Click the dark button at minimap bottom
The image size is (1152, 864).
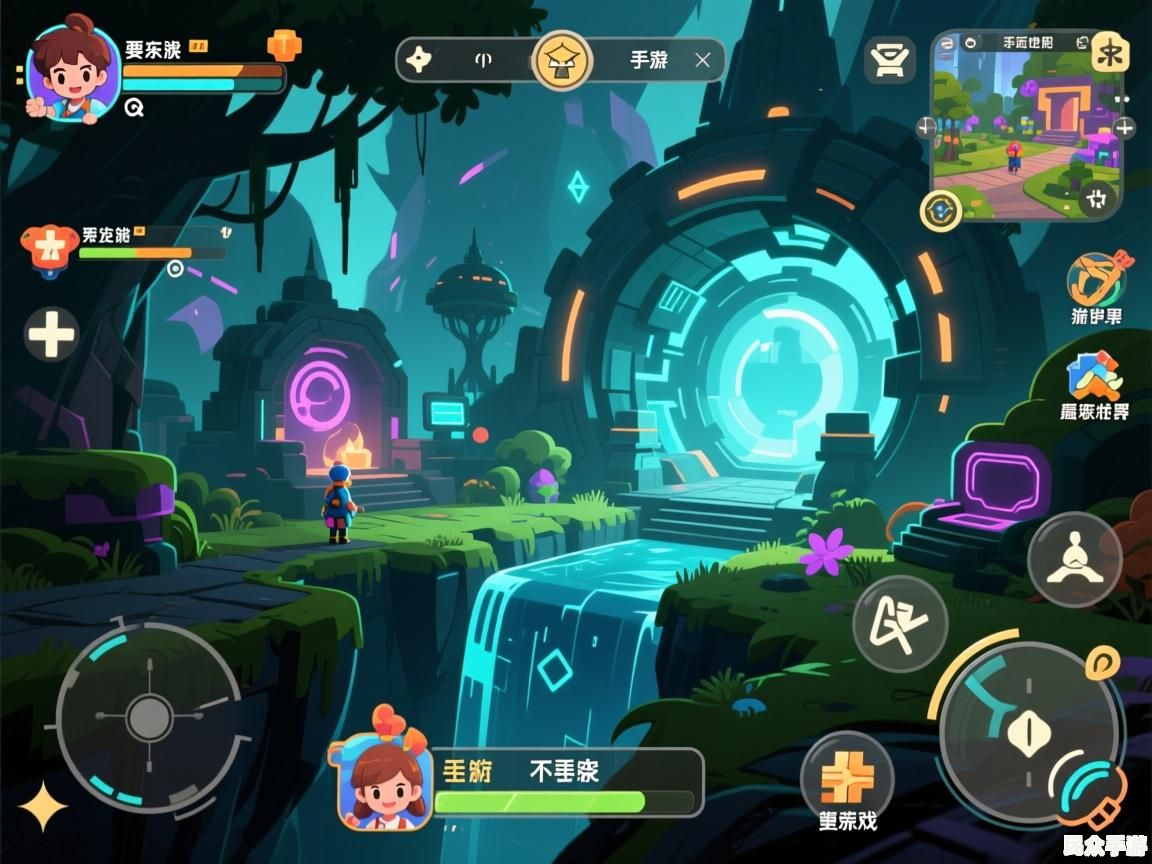coord(1098,198)
